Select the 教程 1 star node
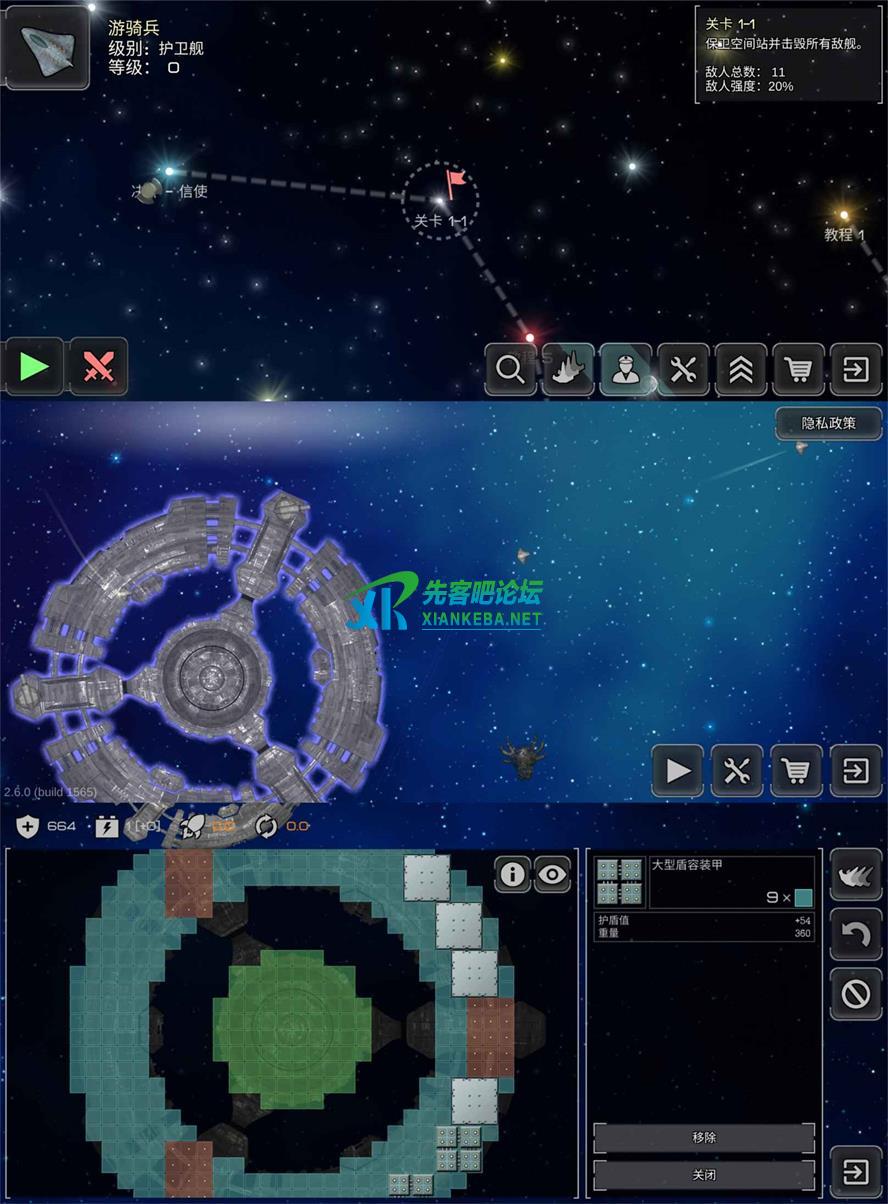Image resolution: width=888 pixels, height=1204 pixels. (843, 215)
